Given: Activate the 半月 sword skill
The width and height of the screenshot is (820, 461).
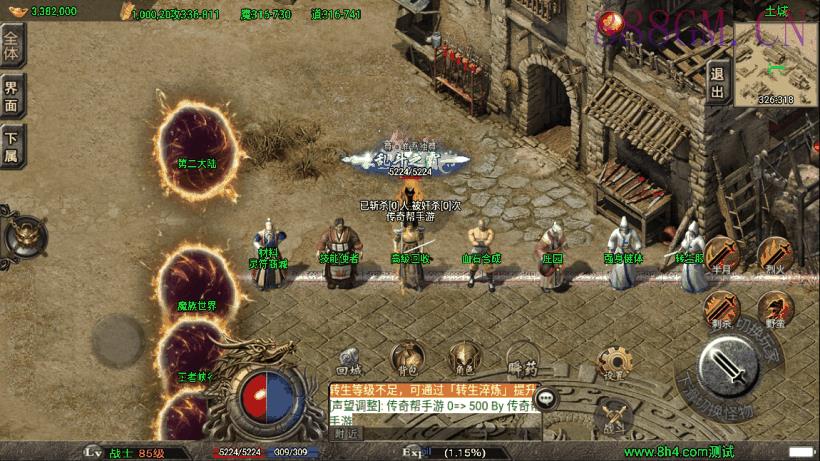Looking at the screenshot, I should click(x=722, y=255).
